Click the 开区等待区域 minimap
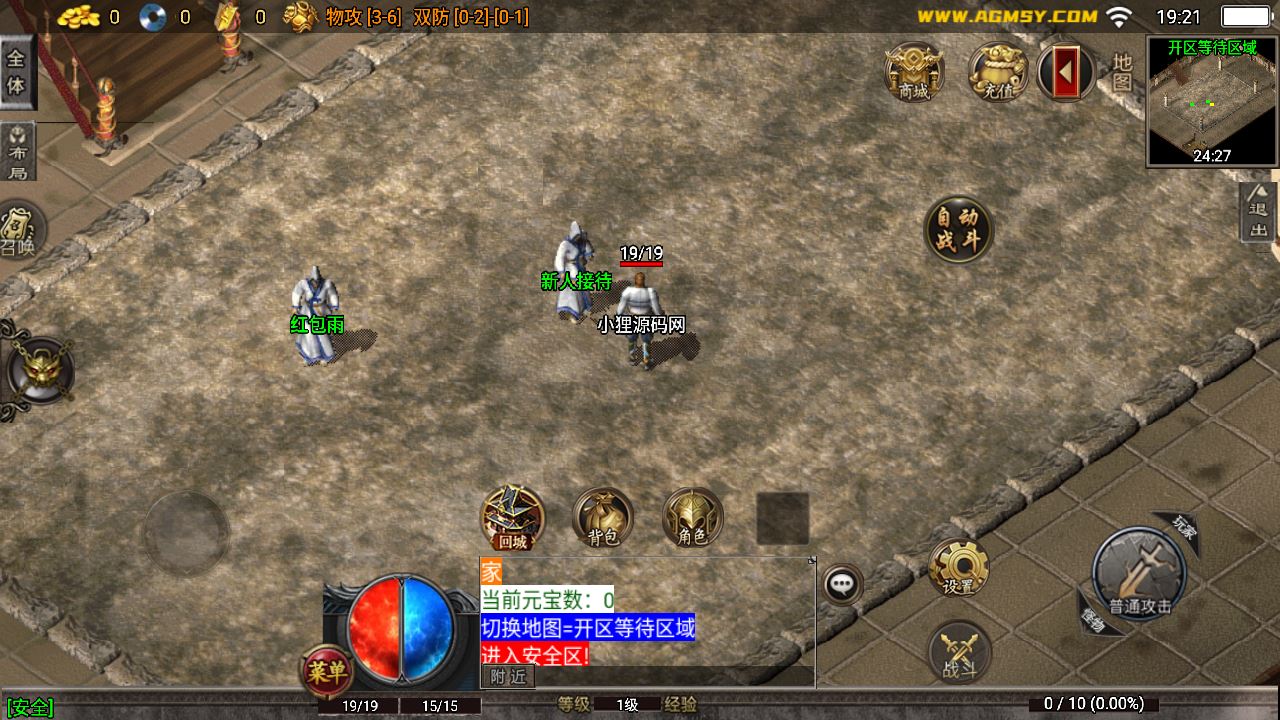The width and height of the screenshot is (1280, 720). tap(1211, 100)
